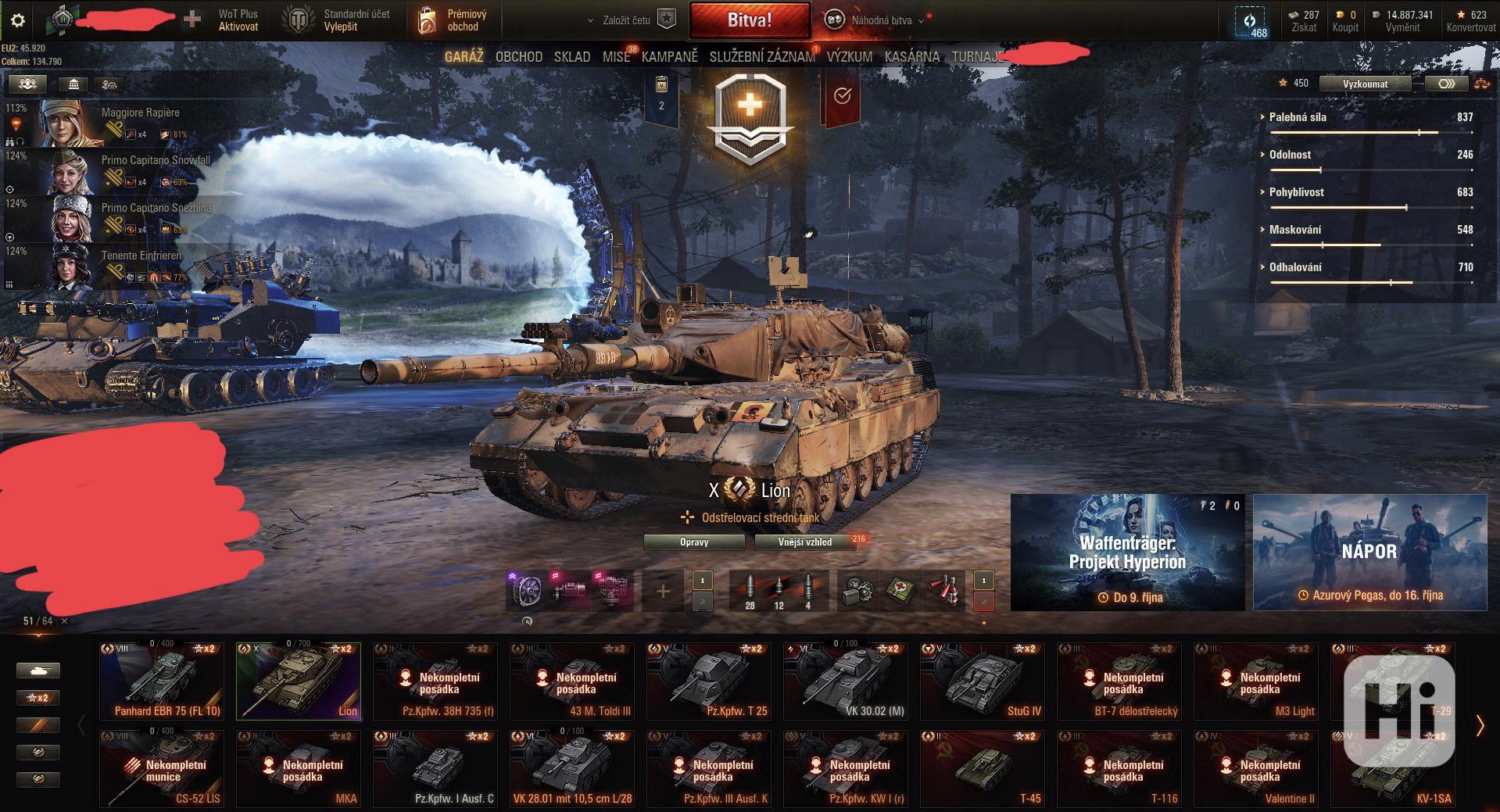Open the settings gear menu
This screenshot has height=812, width=1500.
click(x=18, y=21)
